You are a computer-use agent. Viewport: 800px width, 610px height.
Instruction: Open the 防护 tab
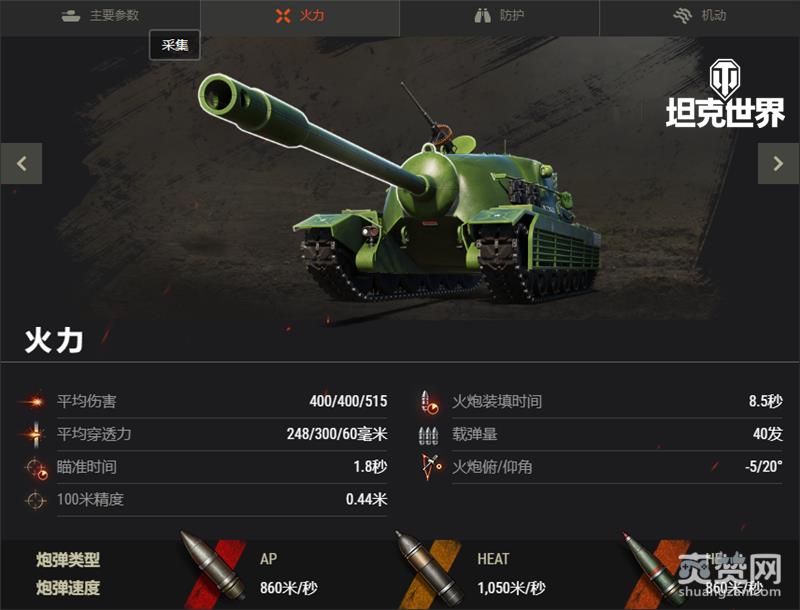(x=499, y=16)
